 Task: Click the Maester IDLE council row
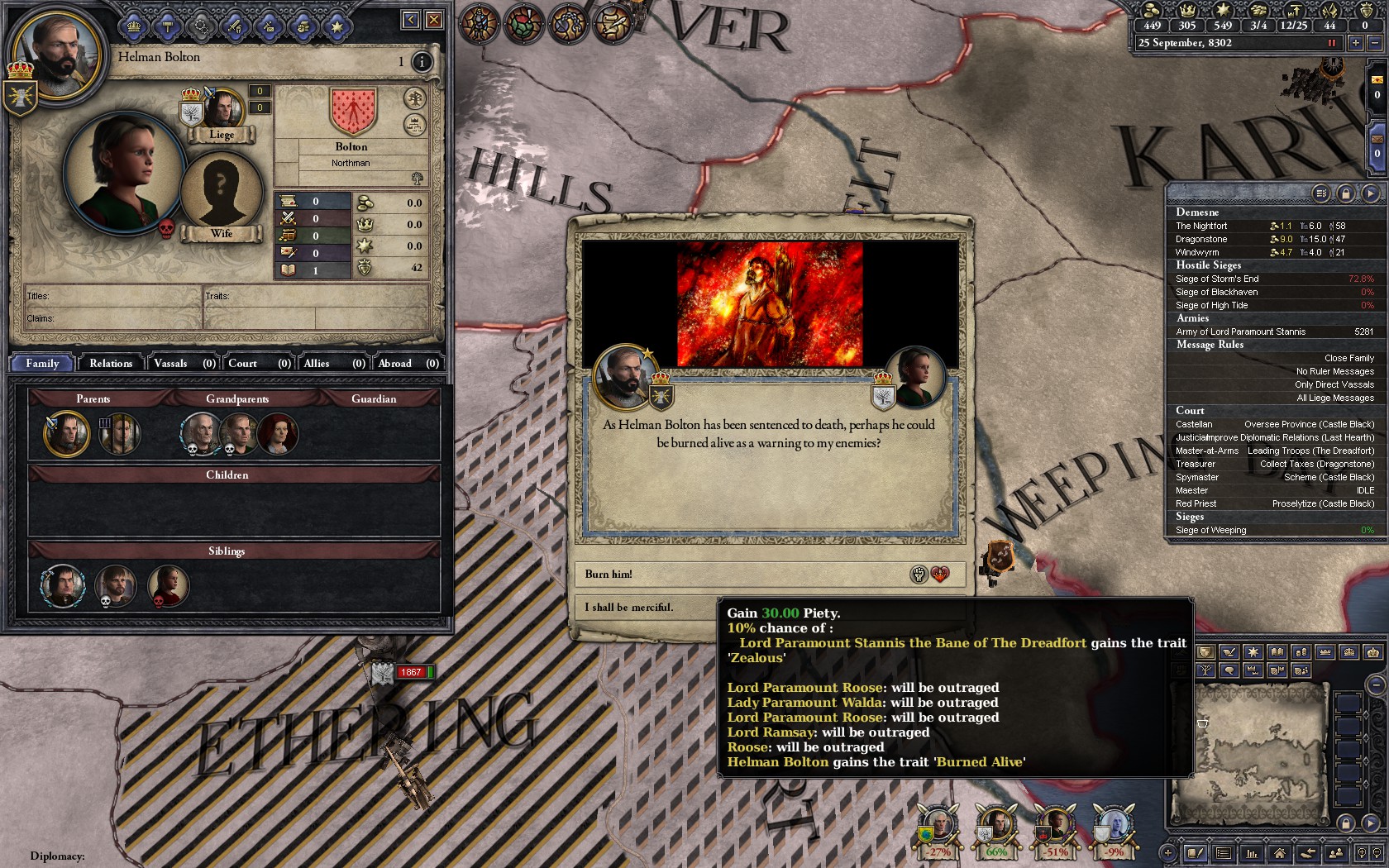[1273, 490]
